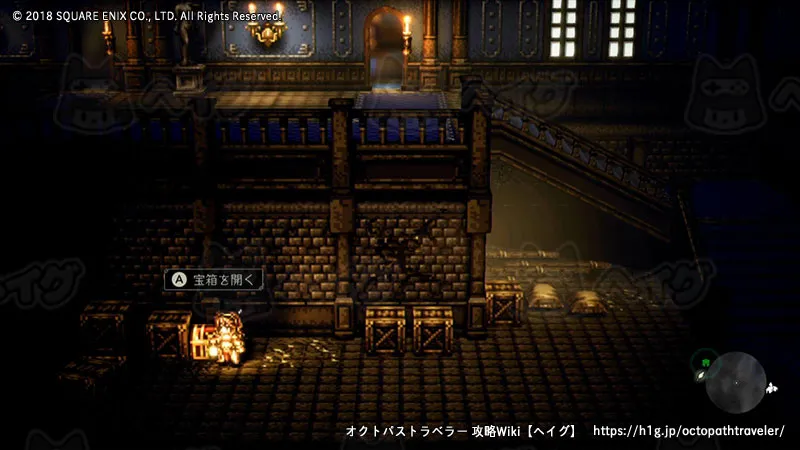Open the h1g.jp octopathtraveler link
800x450 pixels.
[689, 431]
